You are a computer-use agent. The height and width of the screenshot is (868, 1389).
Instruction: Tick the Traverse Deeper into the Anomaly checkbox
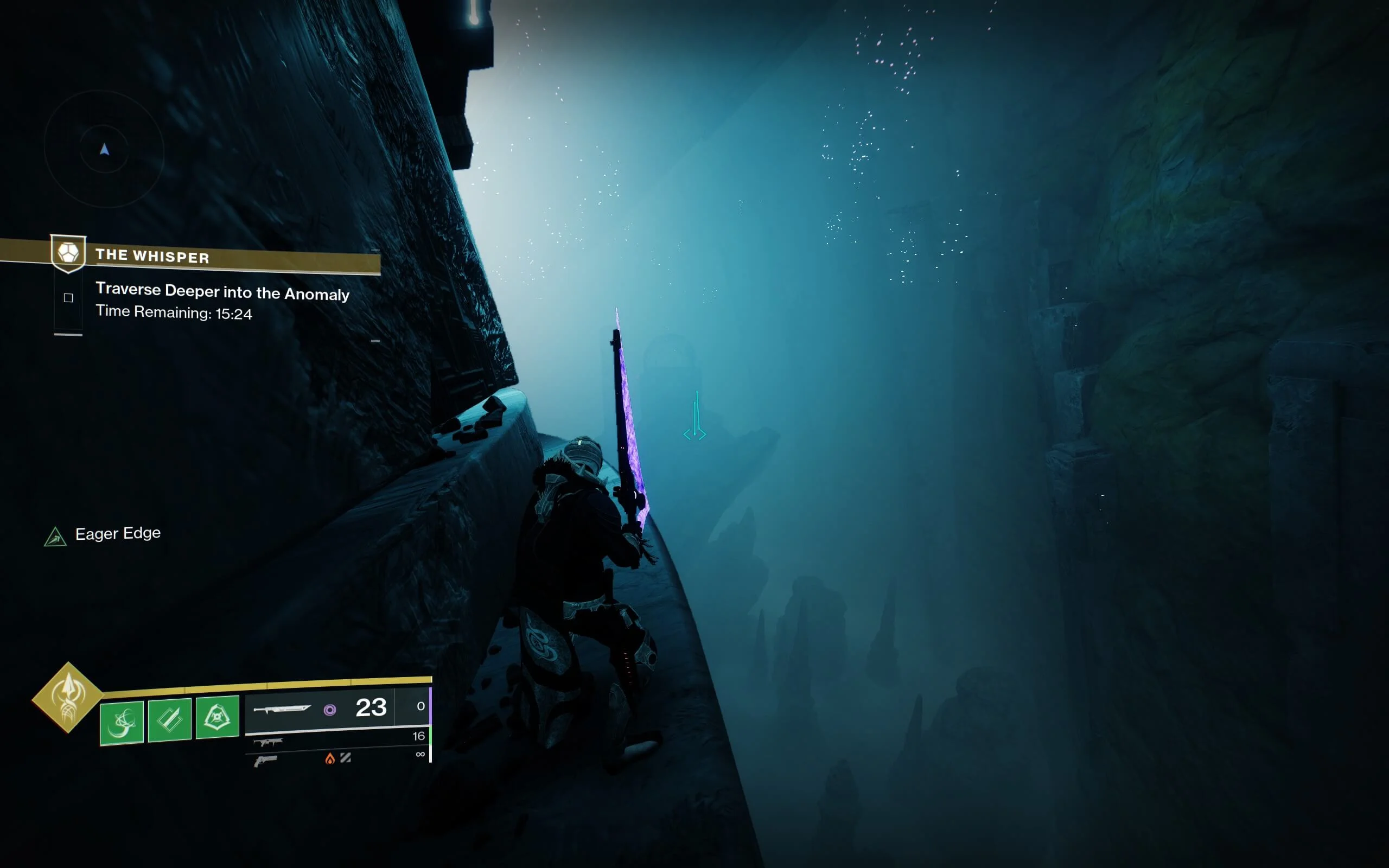[68, 297]
